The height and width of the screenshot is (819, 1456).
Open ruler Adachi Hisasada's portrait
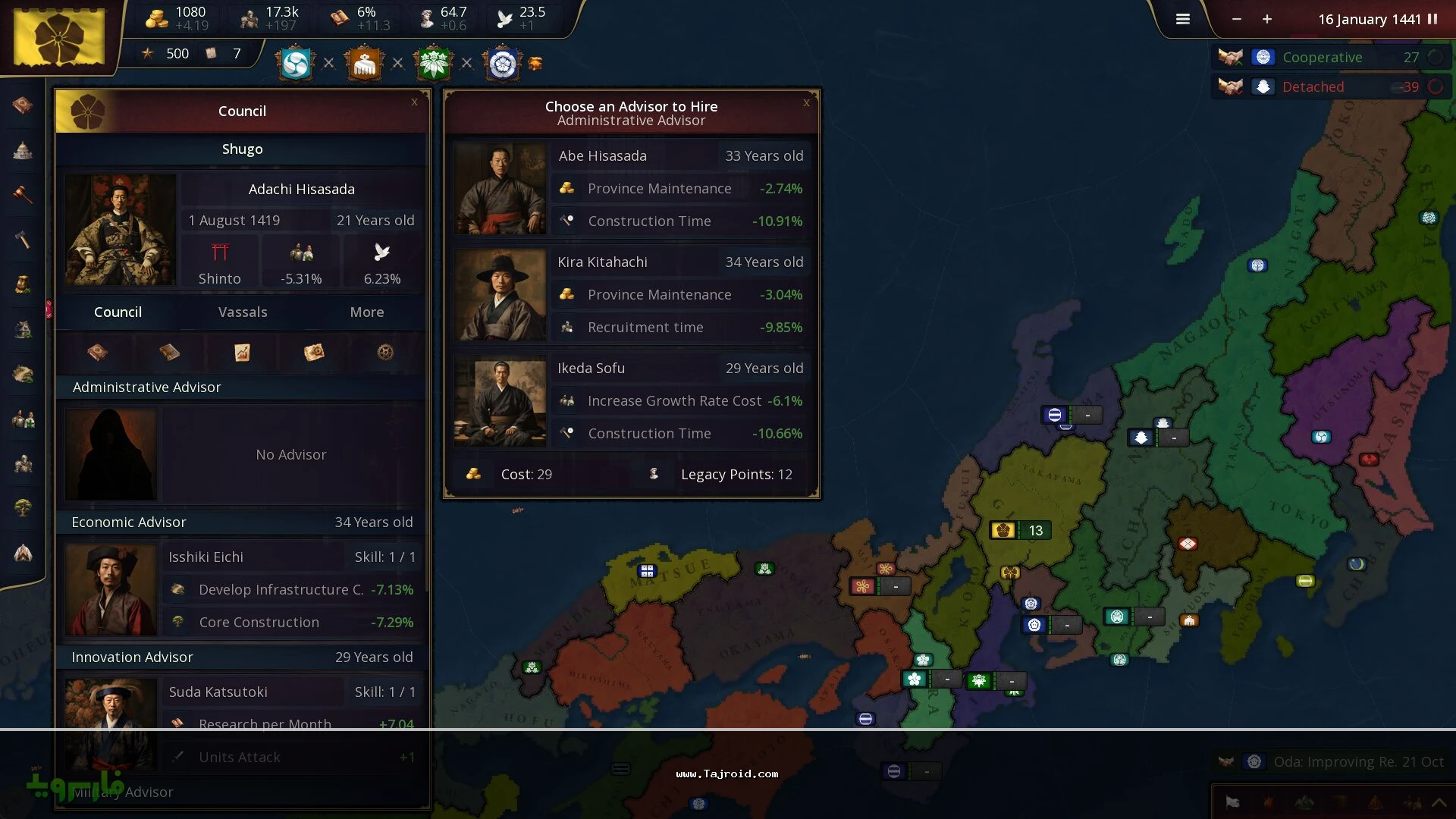[x=121, y=230]
